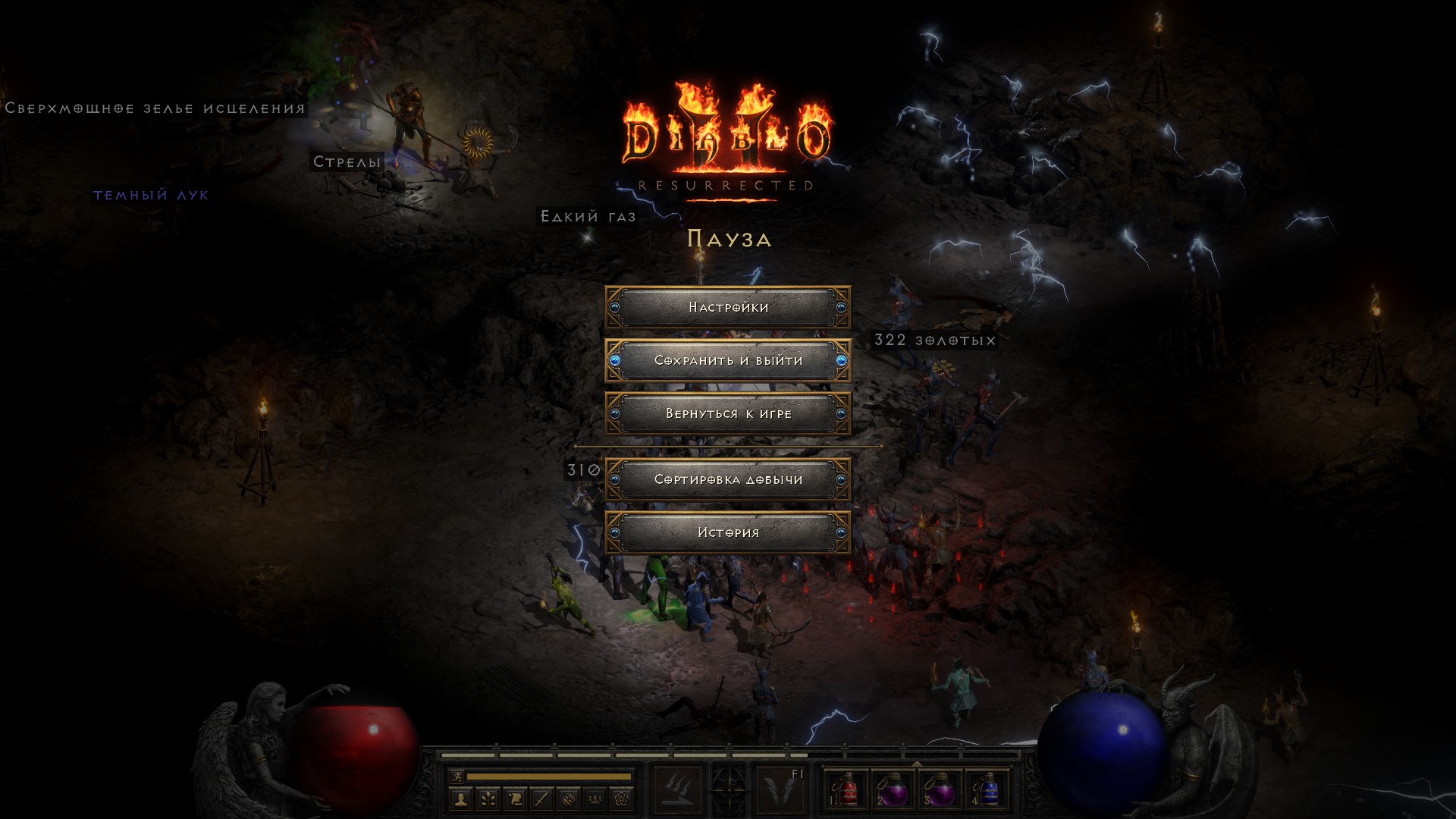Use the blue mana potion in belt

pos(987,790)
